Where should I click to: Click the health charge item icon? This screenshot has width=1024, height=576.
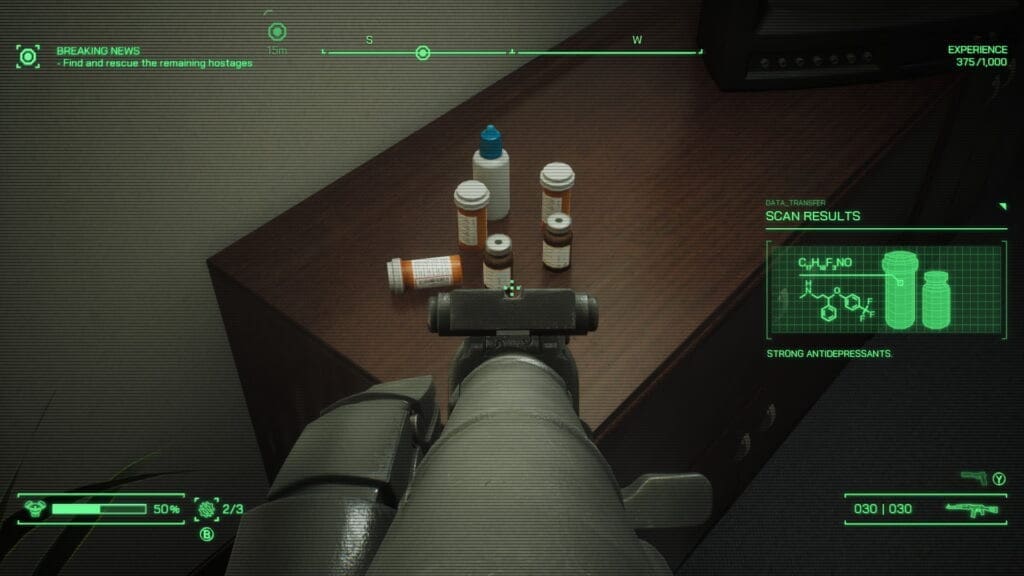click(x=207, y=509)
